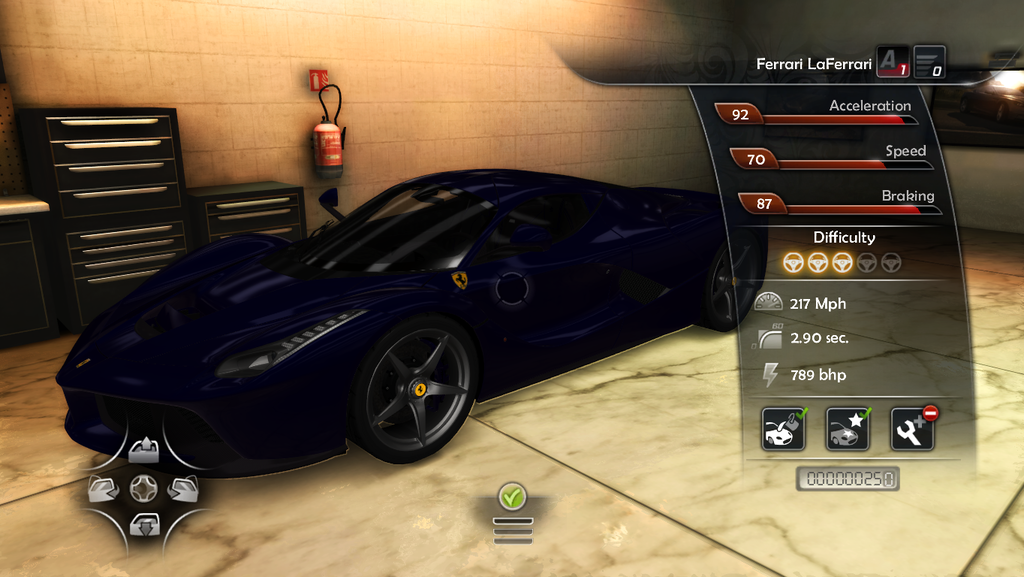1024x577 pixels.
Task: Click the green checkmark confirm button
Action: click(513, 495)
